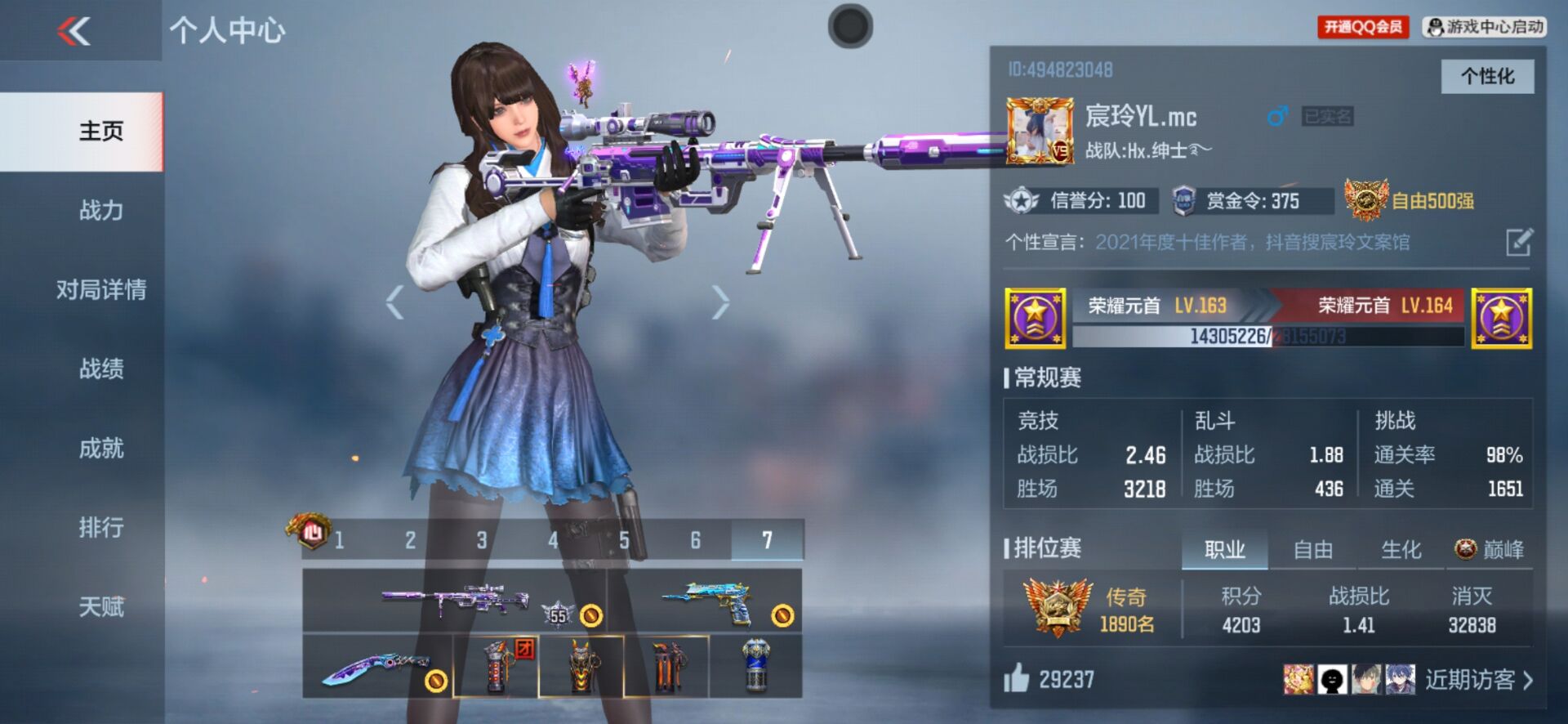Screen dimensions: 1568x724
Task: Select the 巅峰 ranked tab
Action: click(x=1490, y=550)
